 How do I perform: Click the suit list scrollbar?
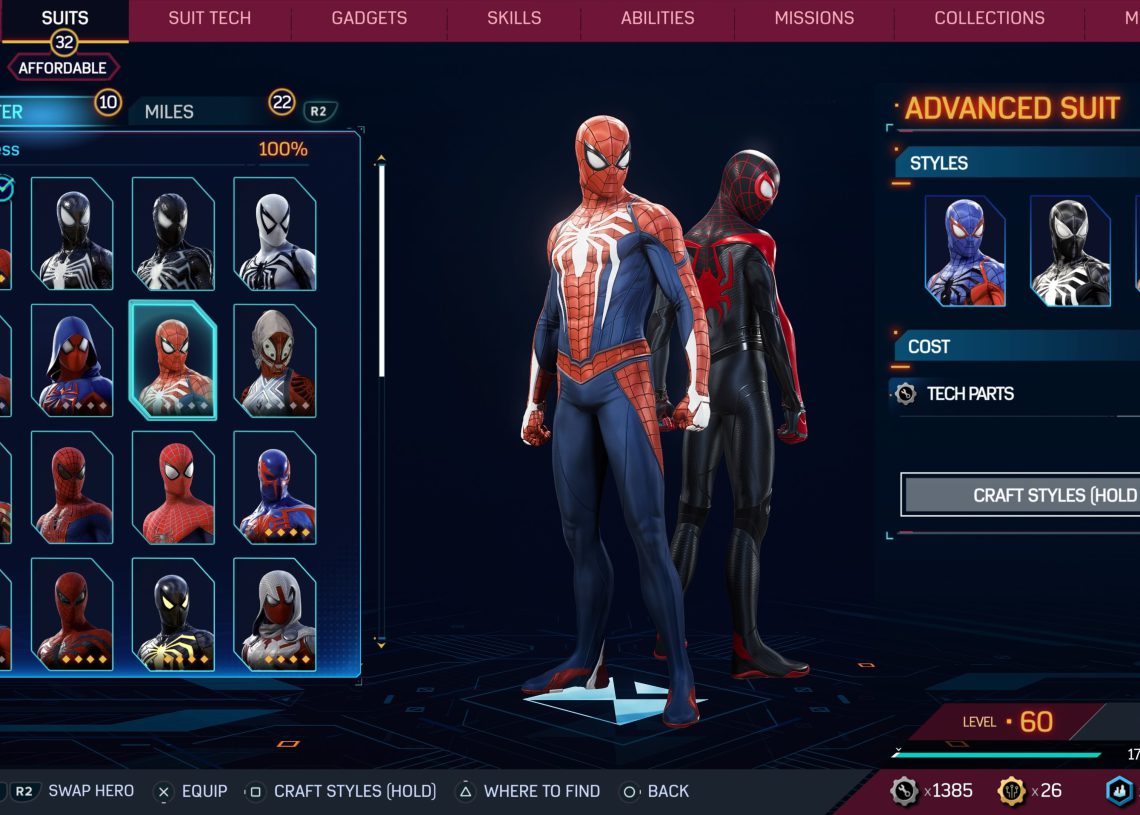tap(381, 270)
